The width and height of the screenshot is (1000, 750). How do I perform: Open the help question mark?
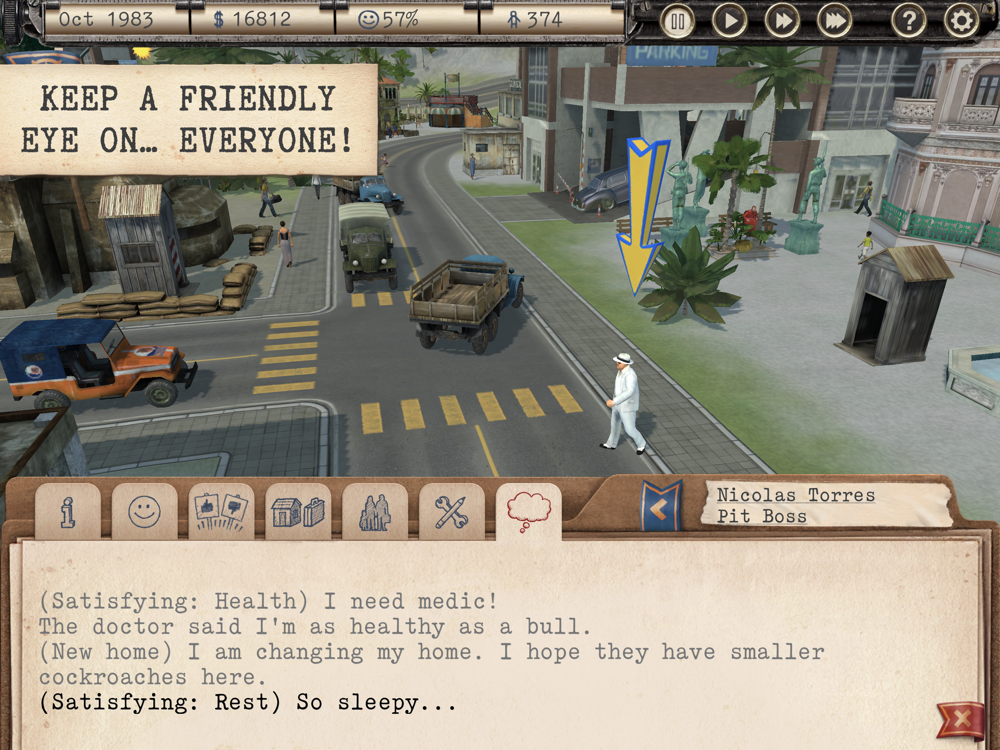(x=908, y=20)
